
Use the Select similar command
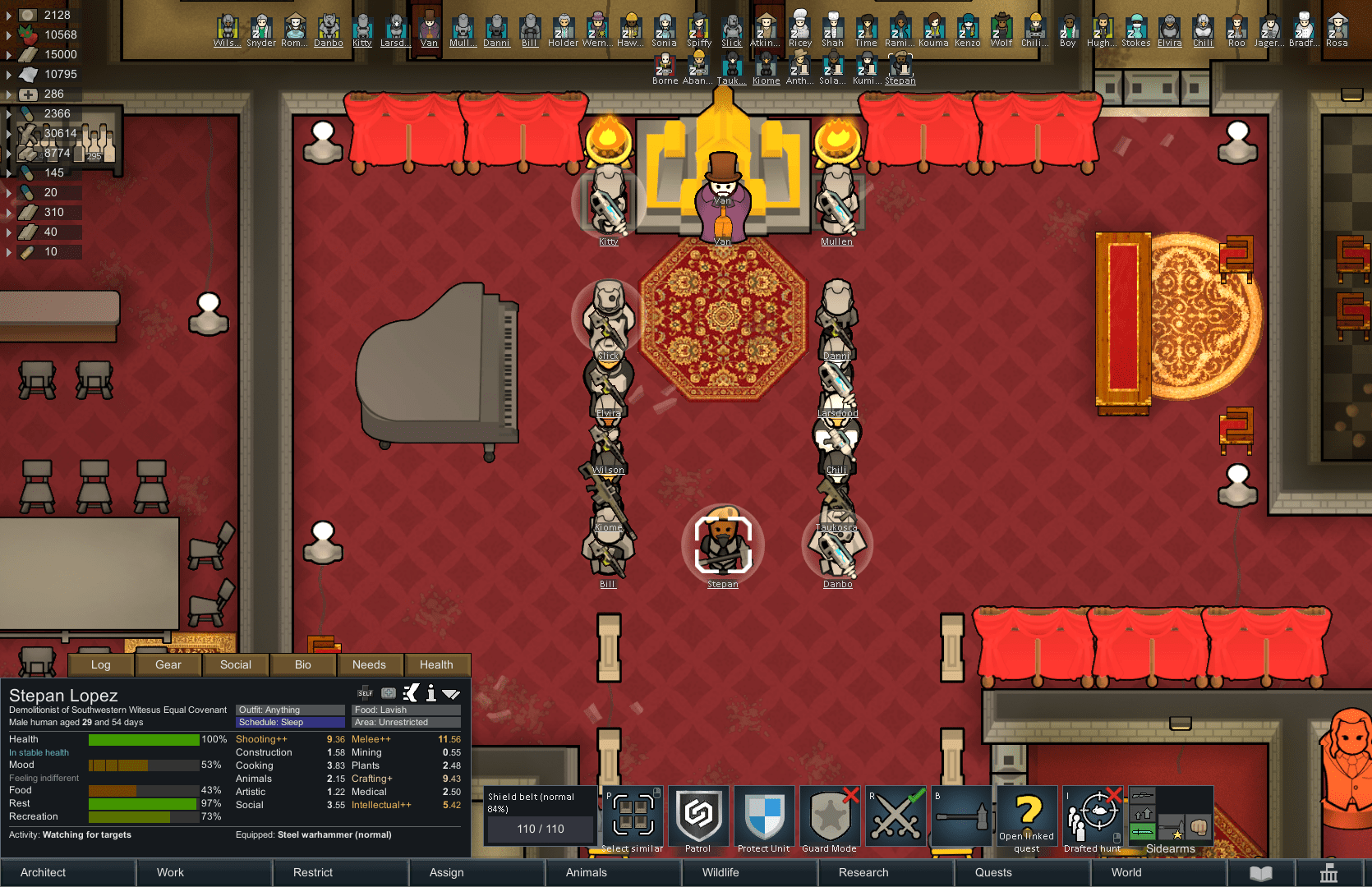pos(632,817)
